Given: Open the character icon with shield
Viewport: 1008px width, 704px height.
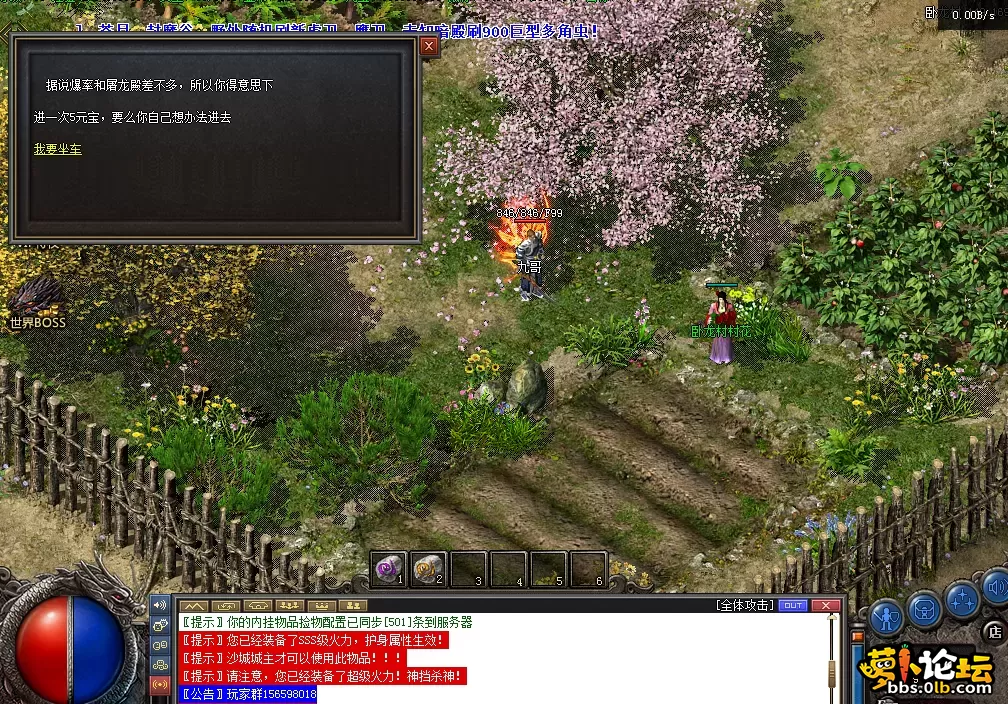Looking at the screenshot, I should pos(886,615).
